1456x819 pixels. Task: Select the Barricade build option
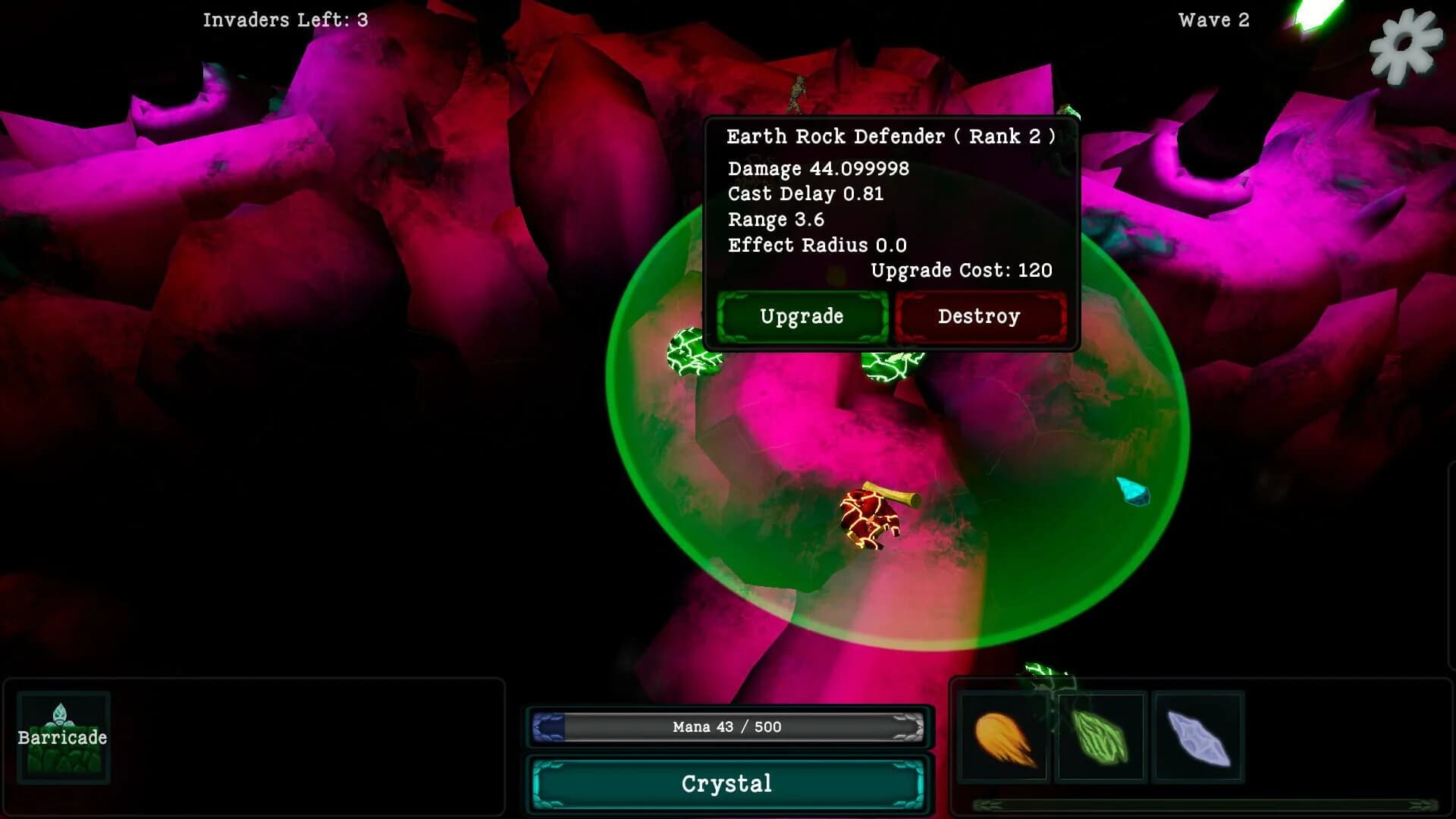coord(63,737)
